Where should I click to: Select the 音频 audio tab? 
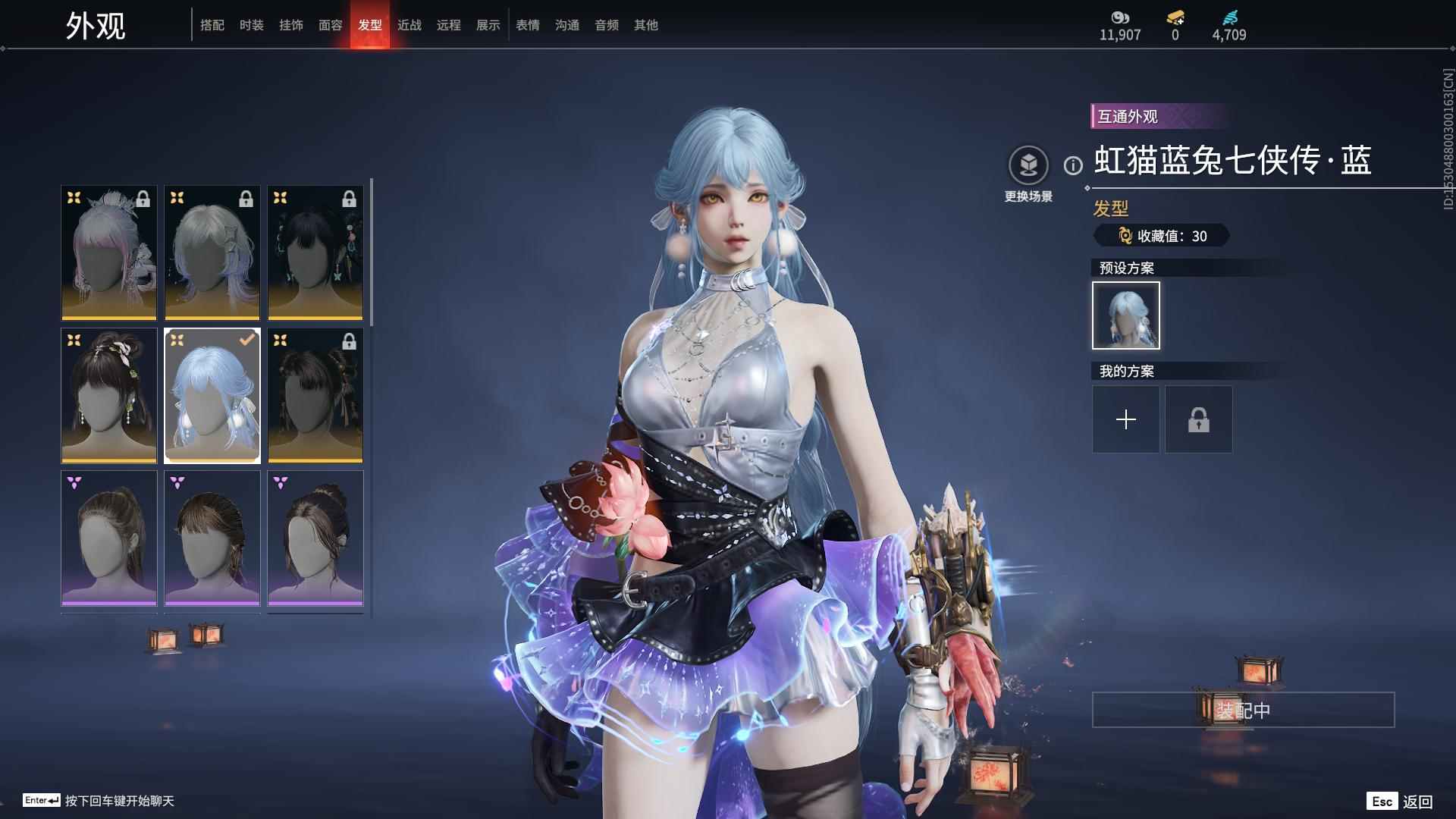point(606,25)
